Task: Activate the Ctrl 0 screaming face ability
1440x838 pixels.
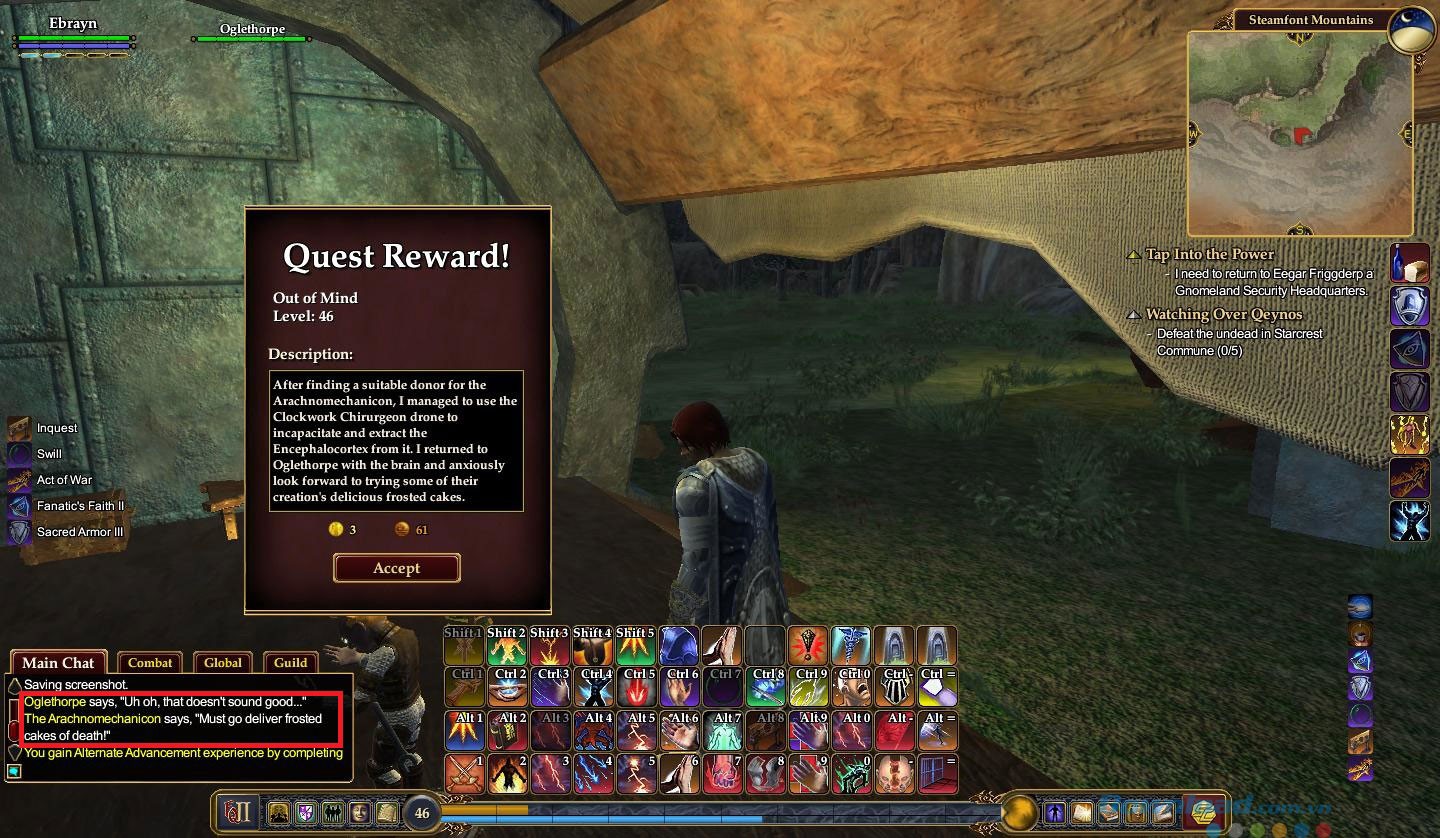Action: [853, 688]
